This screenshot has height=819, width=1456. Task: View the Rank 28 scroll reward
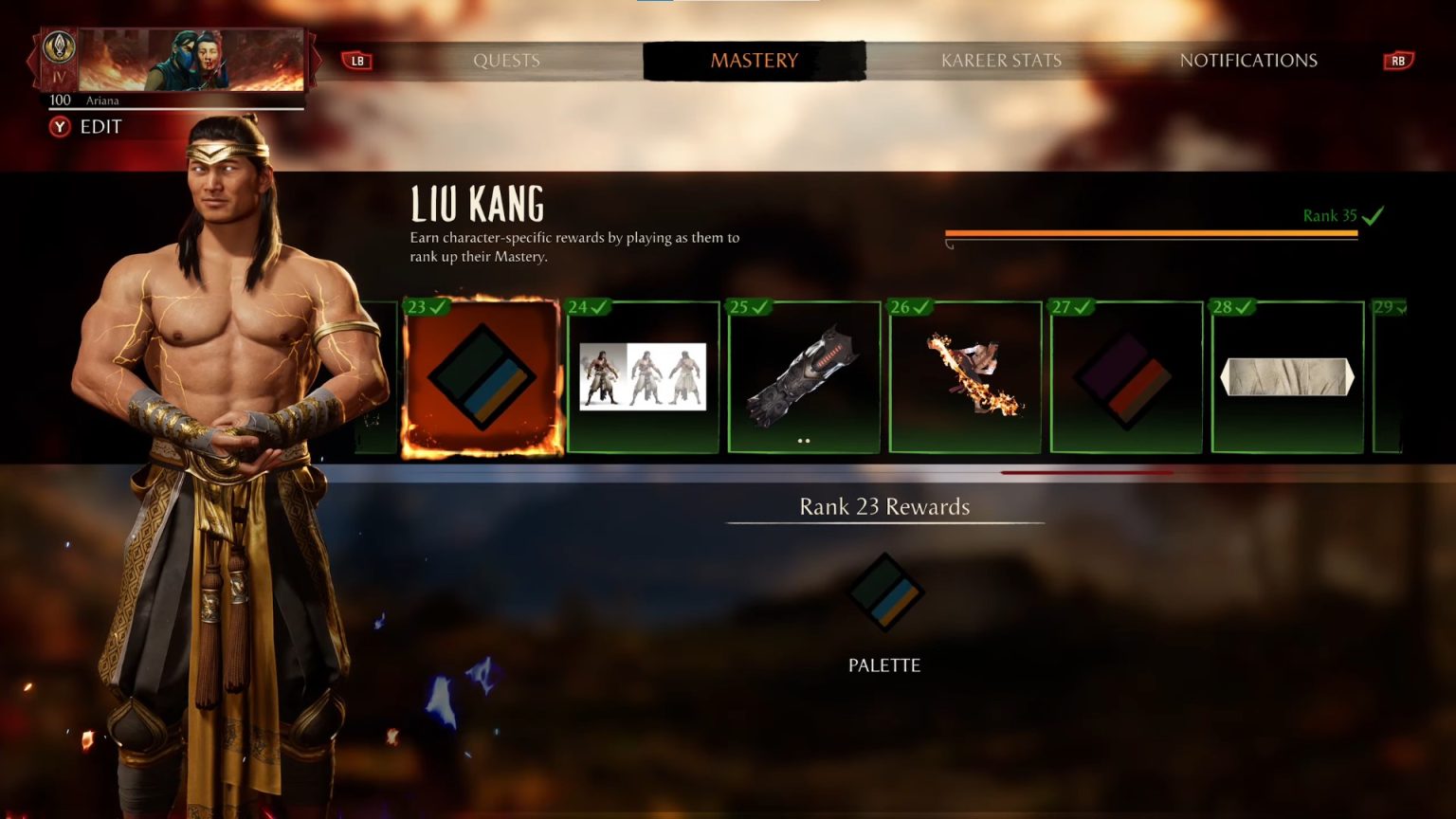(x=1286, y=376)
